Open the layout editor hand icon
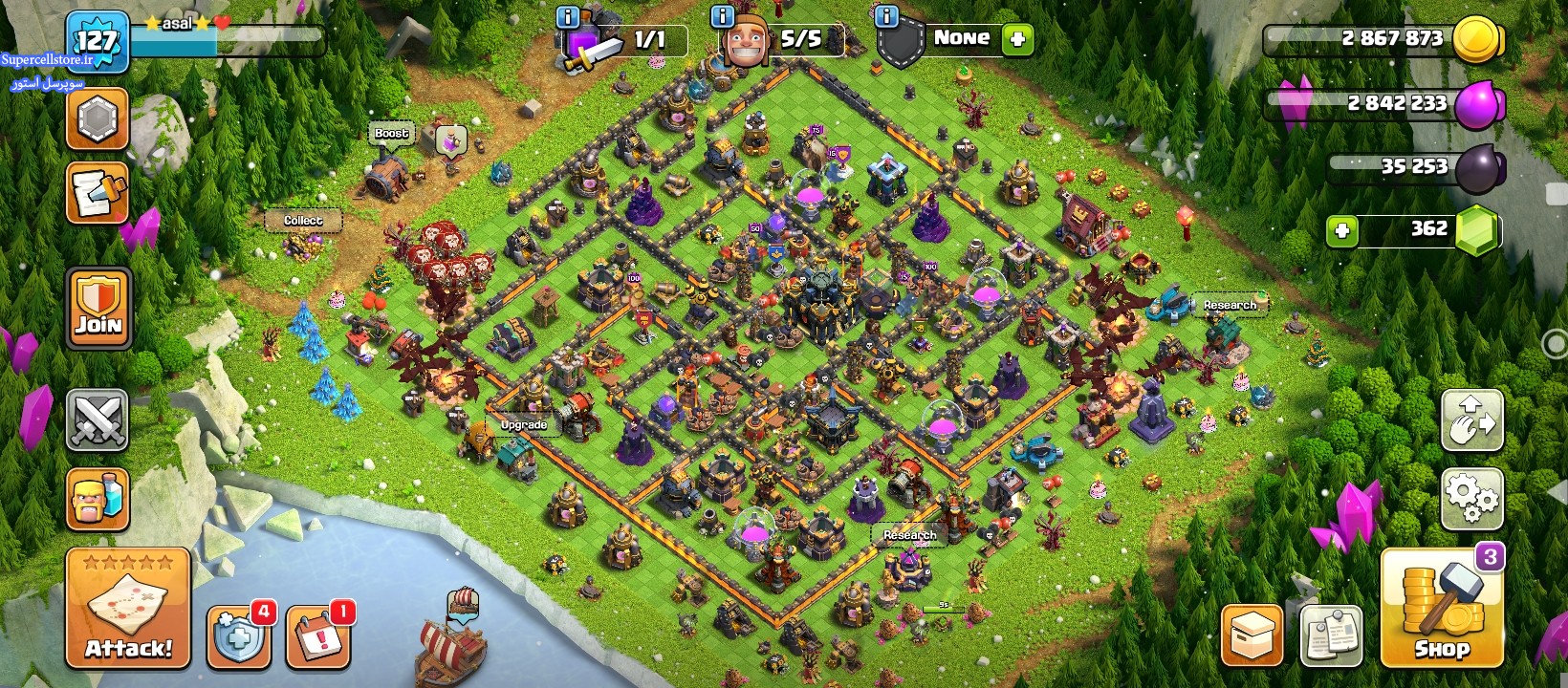Viewport: 1568px width, 688px height. (1471, 420)
